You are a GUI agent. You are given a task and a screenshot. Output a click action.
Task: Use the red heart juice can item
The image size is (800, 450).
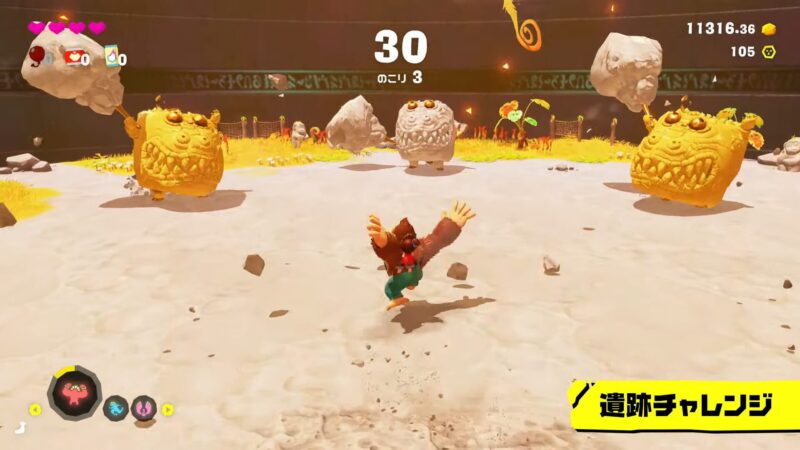tap(74, 57)
